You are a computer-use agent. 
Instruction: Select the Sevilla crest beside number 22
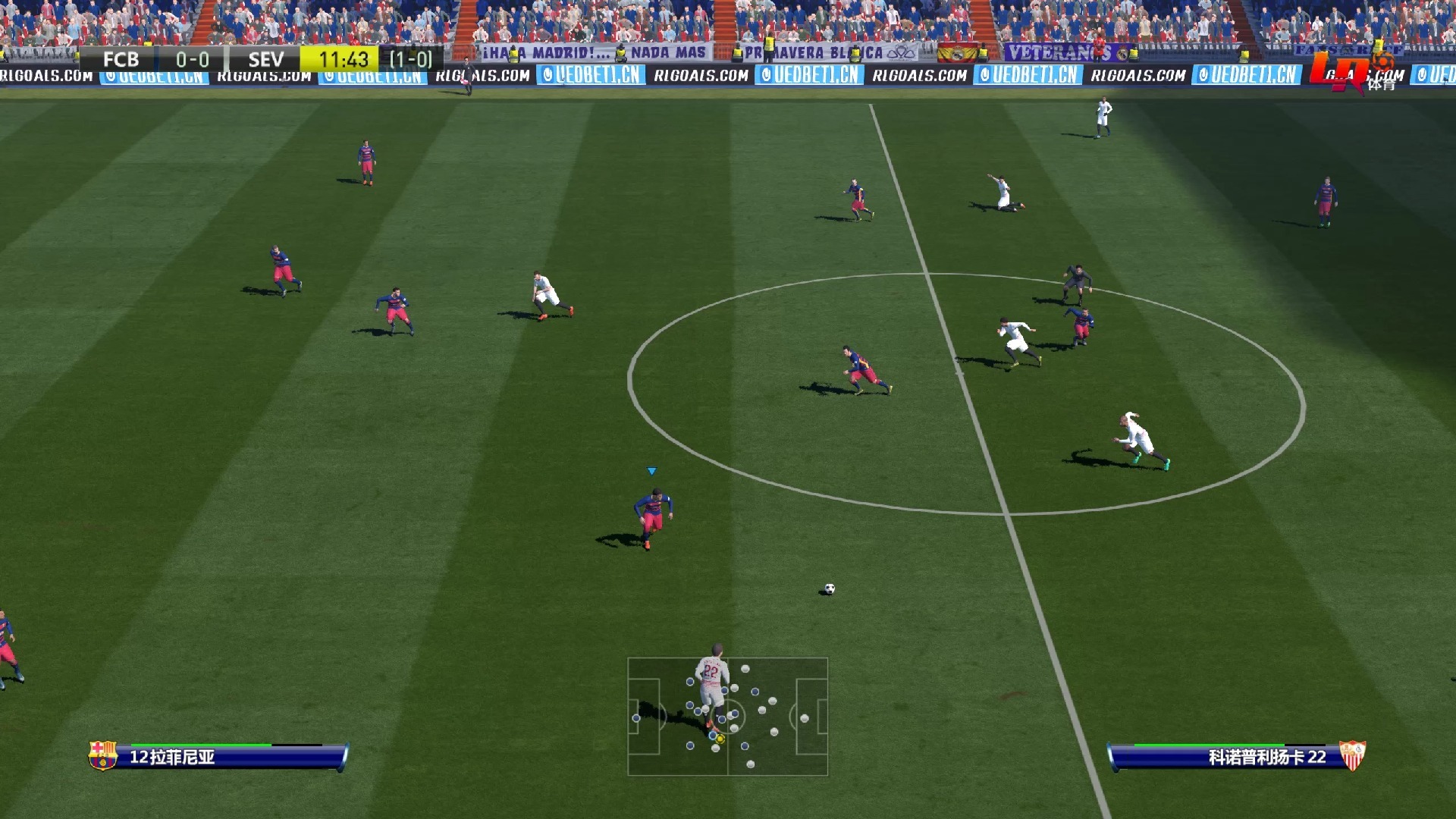pos(1351,755)
